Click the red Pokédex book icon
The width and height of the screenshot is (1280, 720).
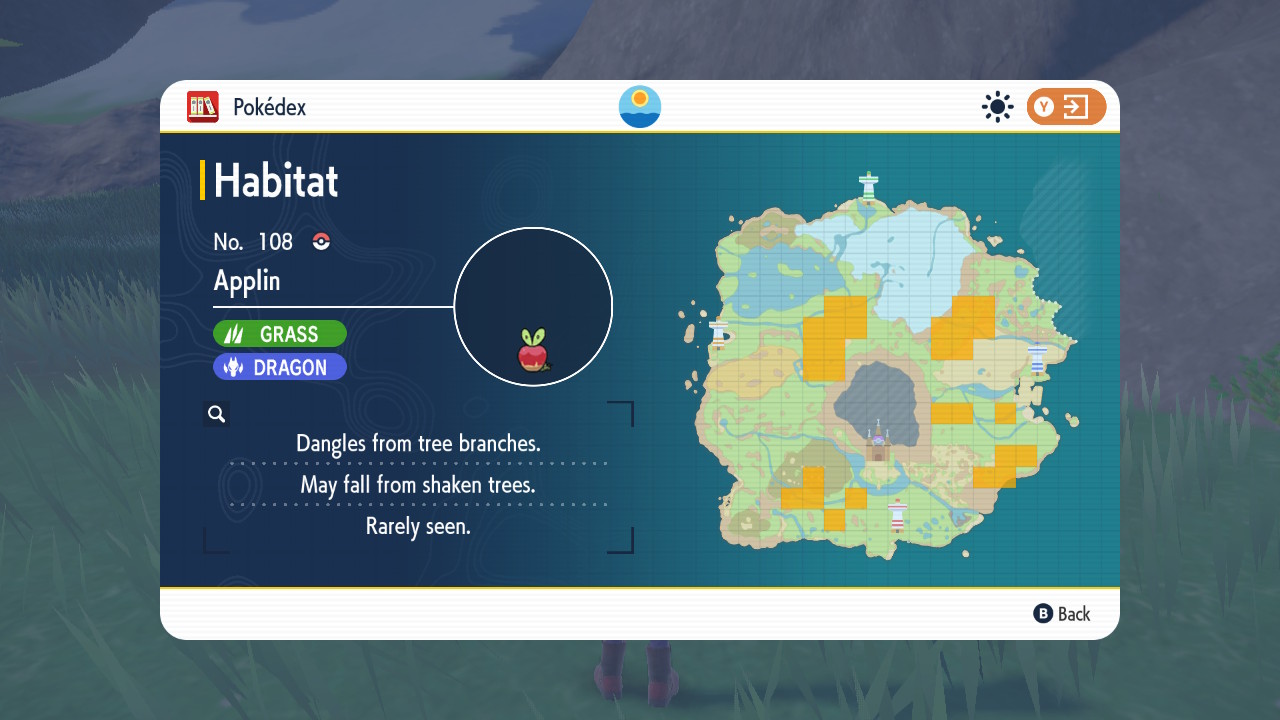[x=202, y=107]
